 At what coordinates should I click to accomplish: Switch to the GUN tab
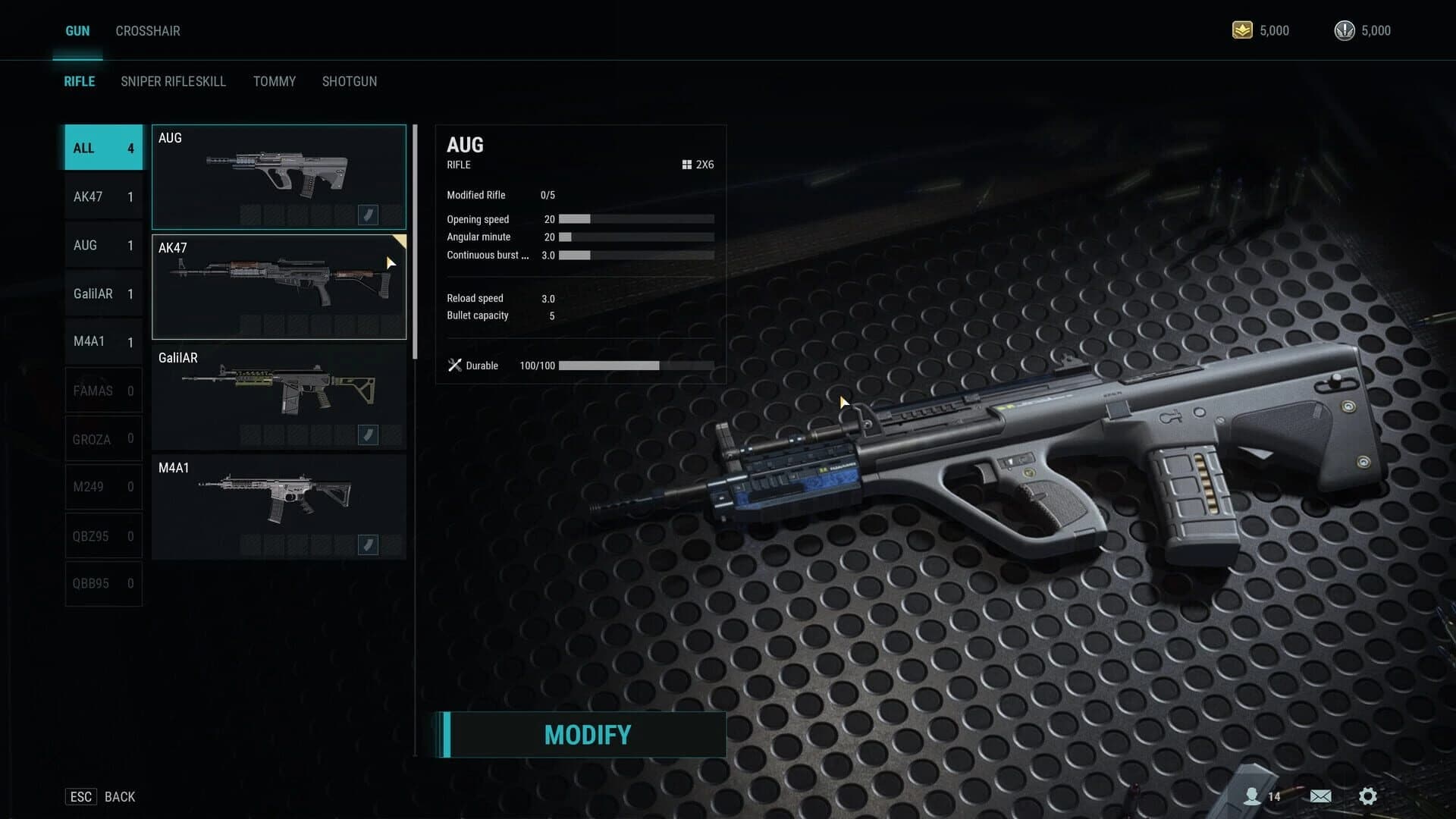tap(77, 30)
